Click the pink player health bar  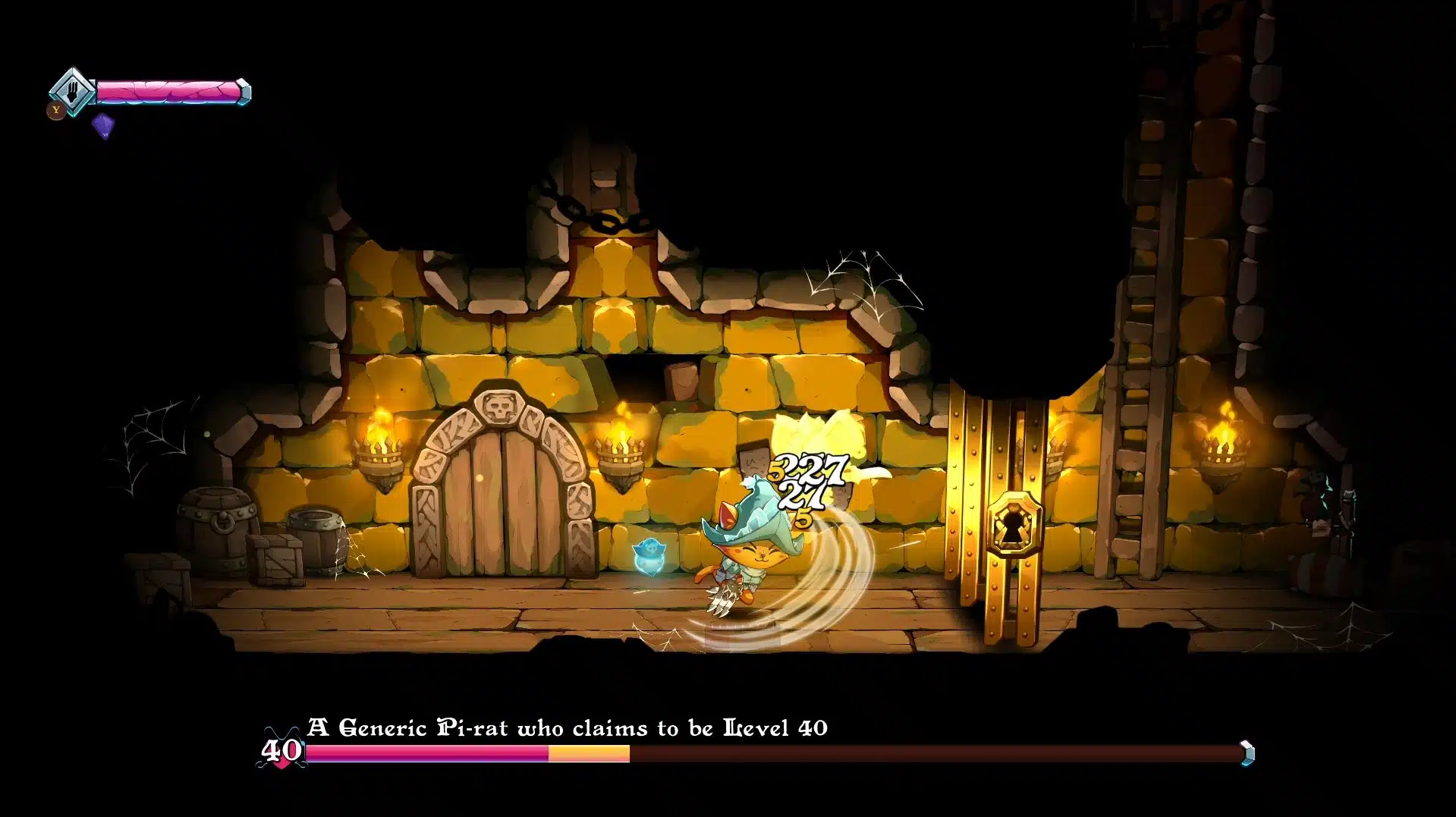(x=171, y=91)
